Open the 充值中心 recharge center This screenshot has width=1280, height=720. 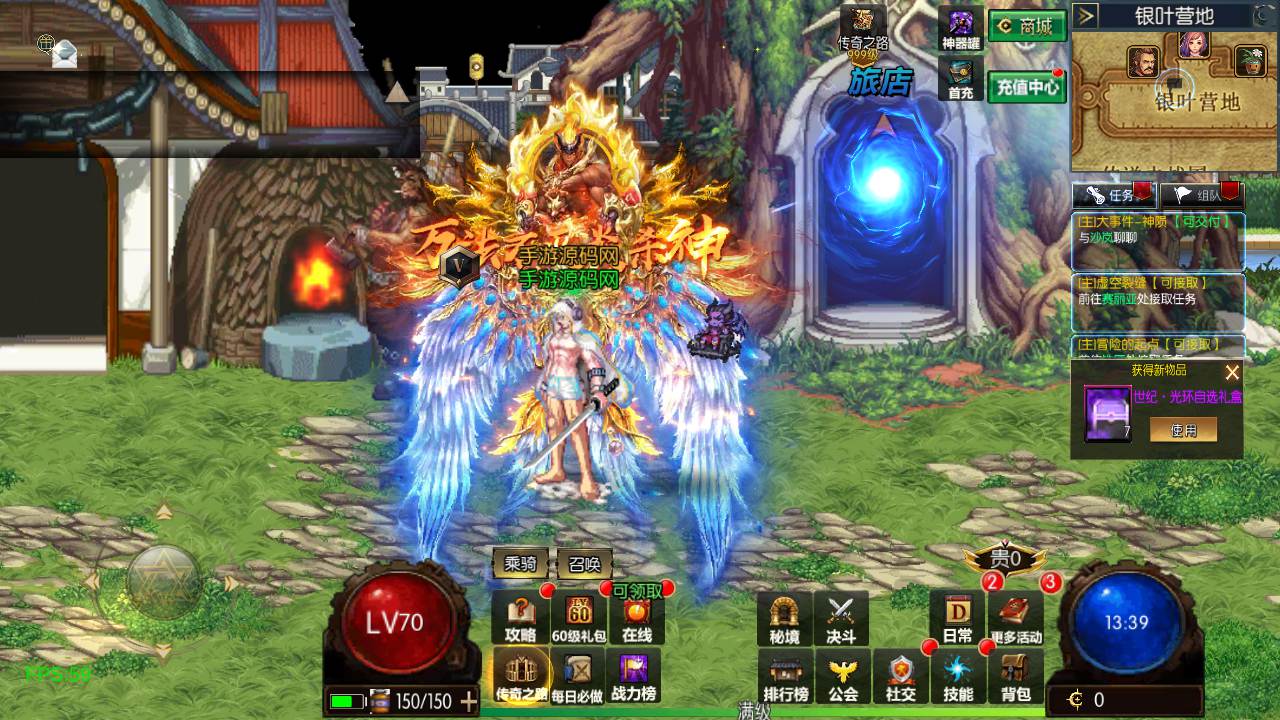tap(1026, 87)
